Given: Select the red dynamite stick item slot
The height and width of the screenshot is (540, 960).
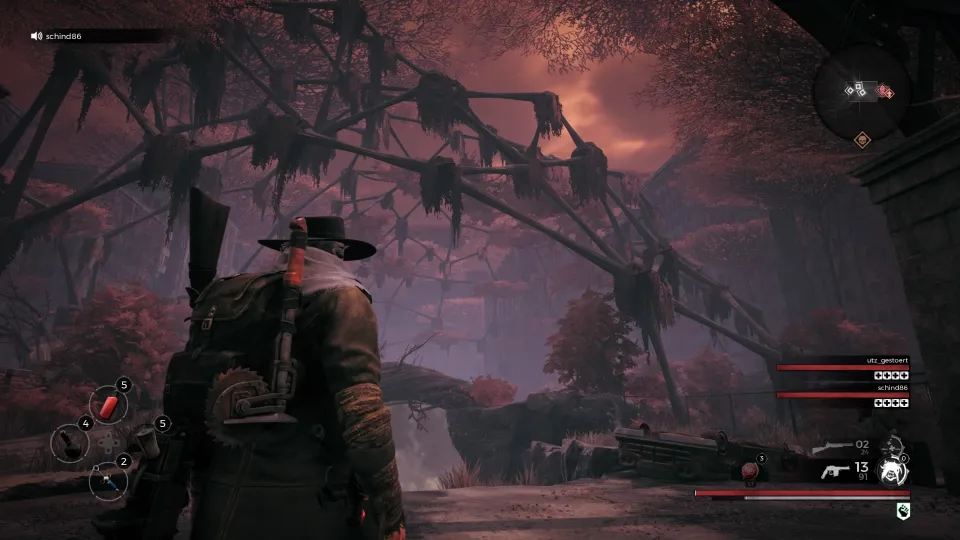Looking at the screenshot, I should coord(108,405).
